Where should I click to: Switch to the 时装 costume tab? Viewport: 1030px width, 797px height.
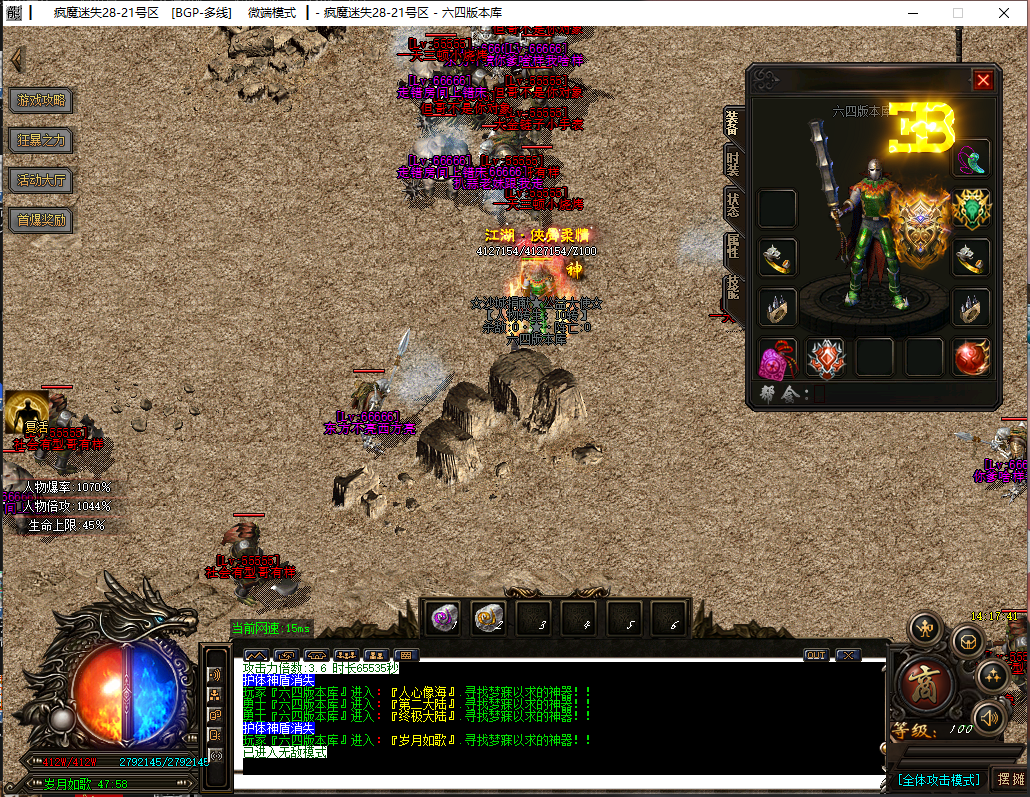click(x=733, y=165)
